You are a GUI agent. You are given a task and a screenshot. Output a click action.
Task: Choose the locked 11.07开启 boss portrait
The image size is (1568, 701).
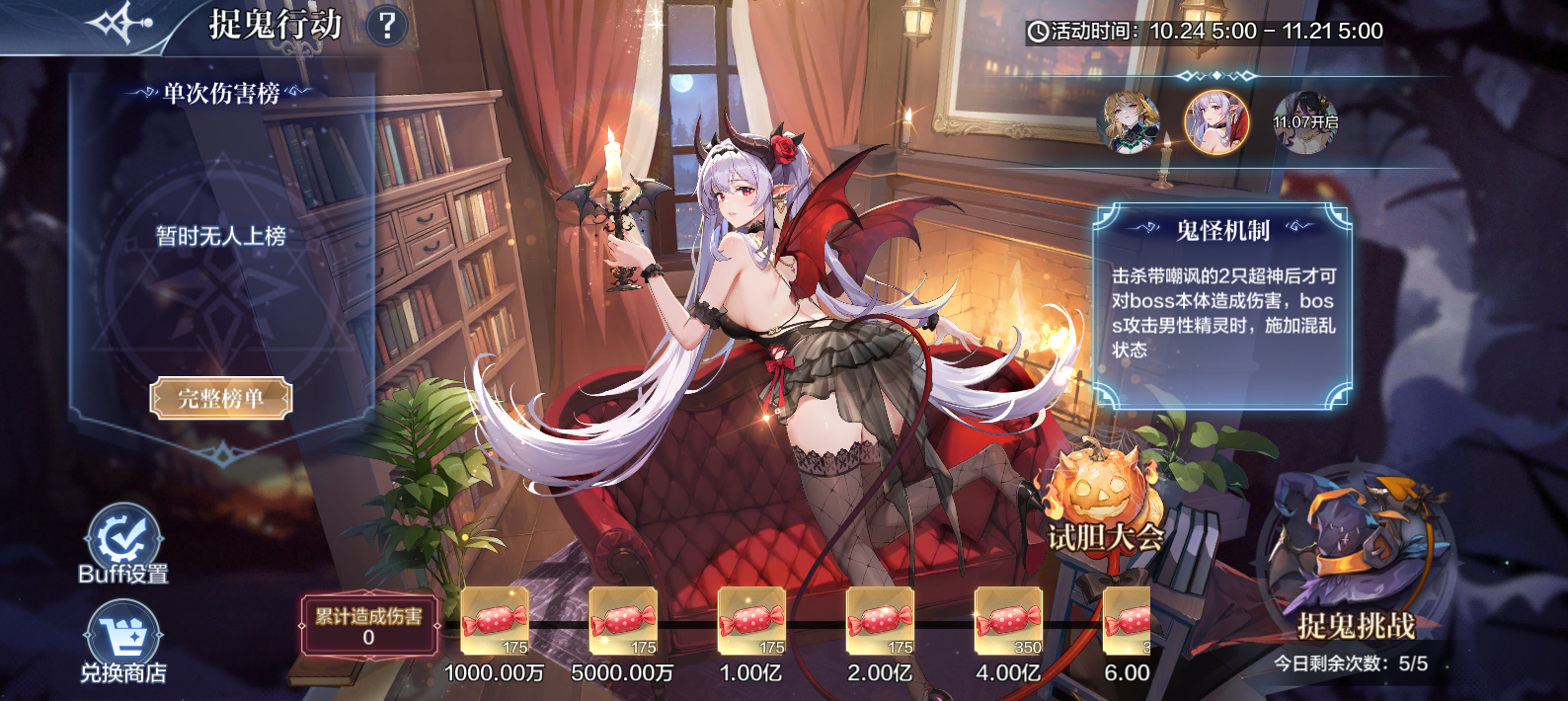click(1304, 123)
